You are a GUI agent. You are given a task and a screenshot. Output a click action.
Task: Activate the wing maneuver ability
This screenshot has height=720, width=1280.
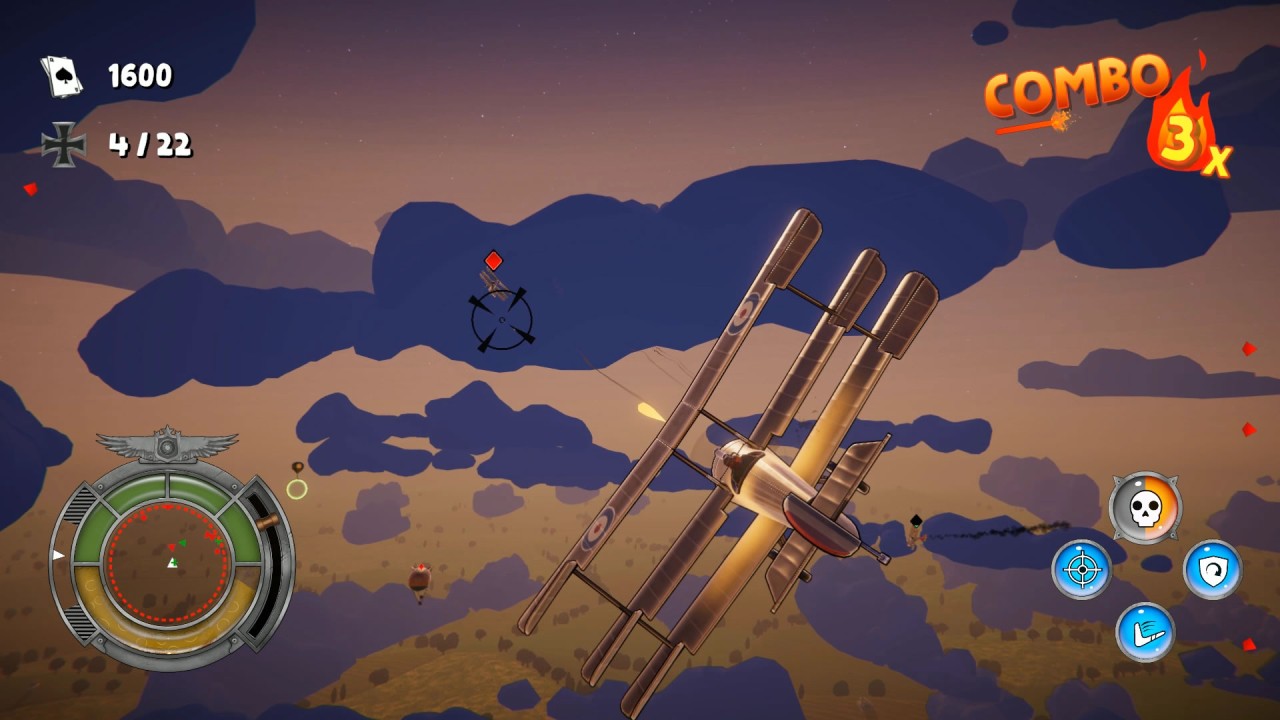click(1145, 632)
